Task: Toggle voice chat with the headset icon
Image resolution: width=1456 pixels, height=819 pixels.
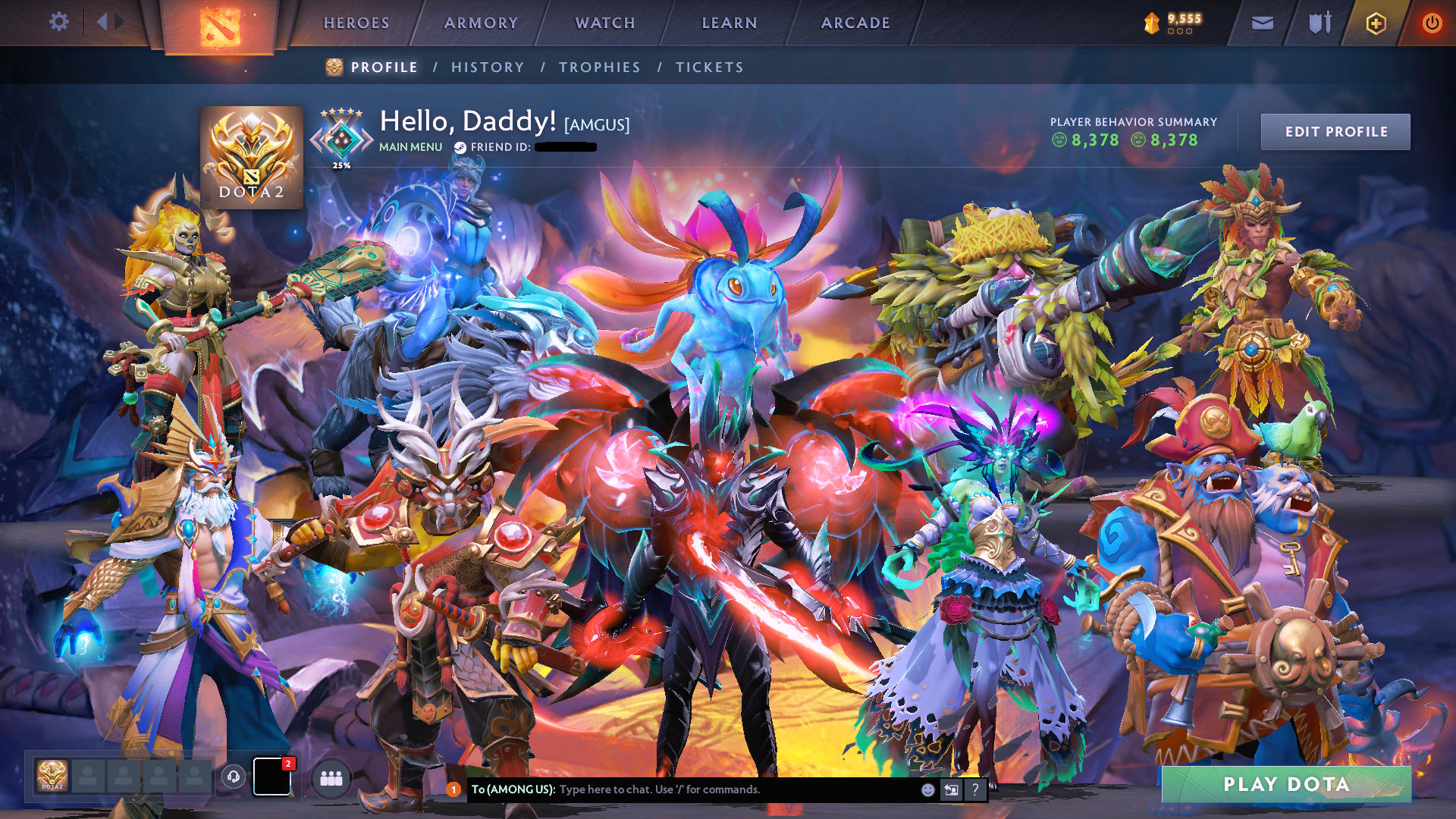Action: 234,777
